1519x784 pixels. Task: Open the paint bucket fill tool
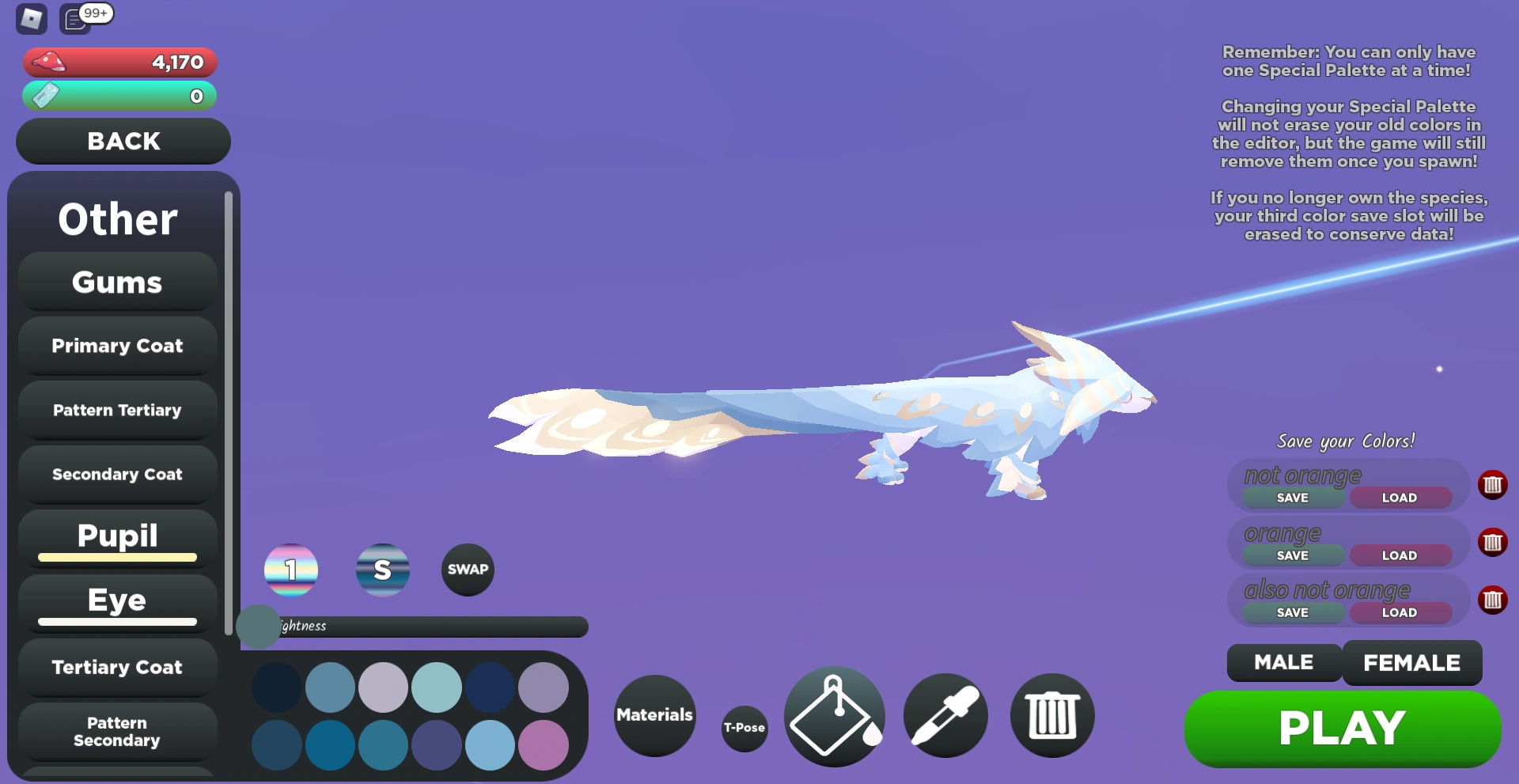pyautogui.click(x=834, y=716)
